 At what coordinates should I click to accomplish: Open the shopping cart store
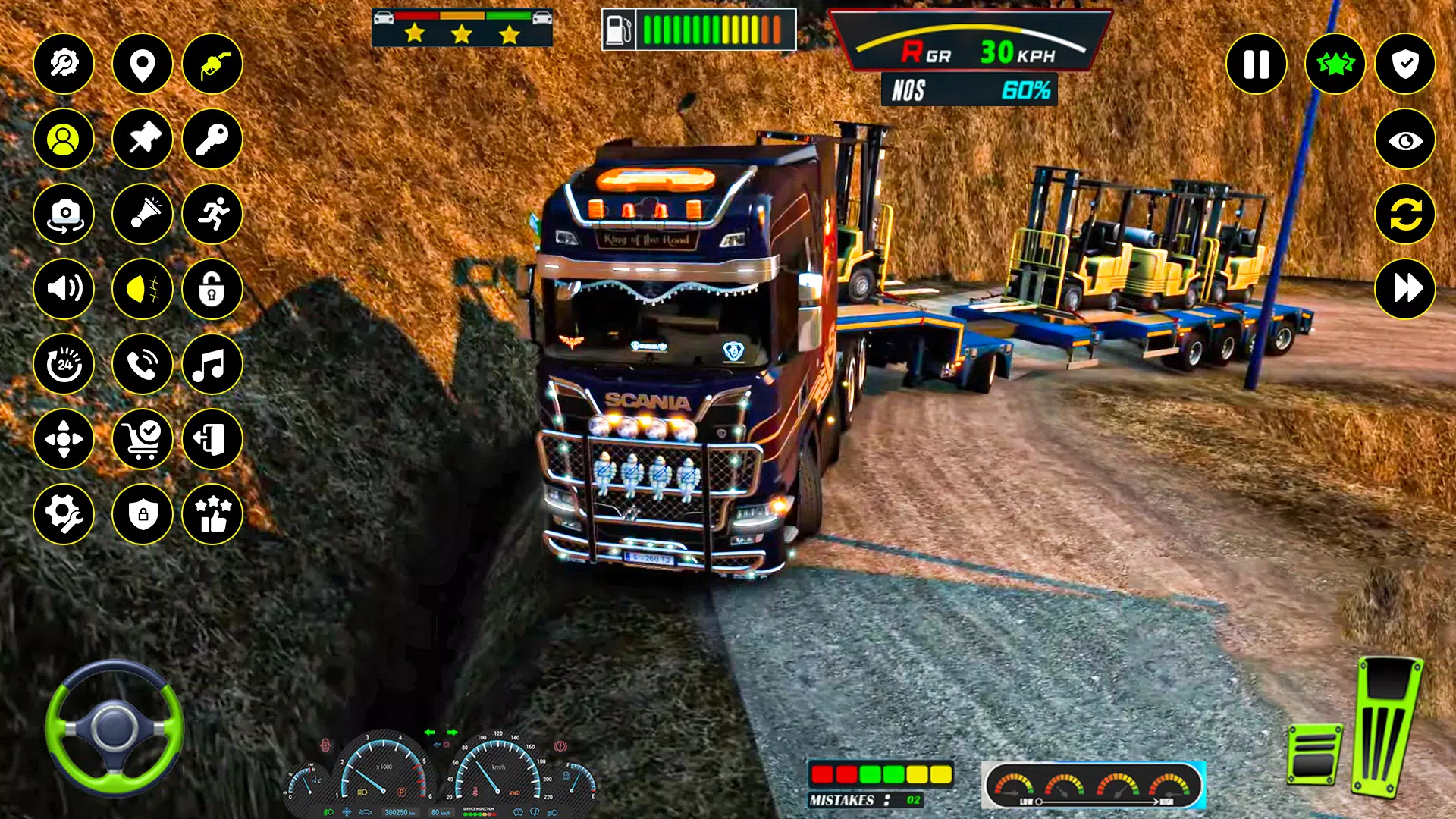coord(142,439)
